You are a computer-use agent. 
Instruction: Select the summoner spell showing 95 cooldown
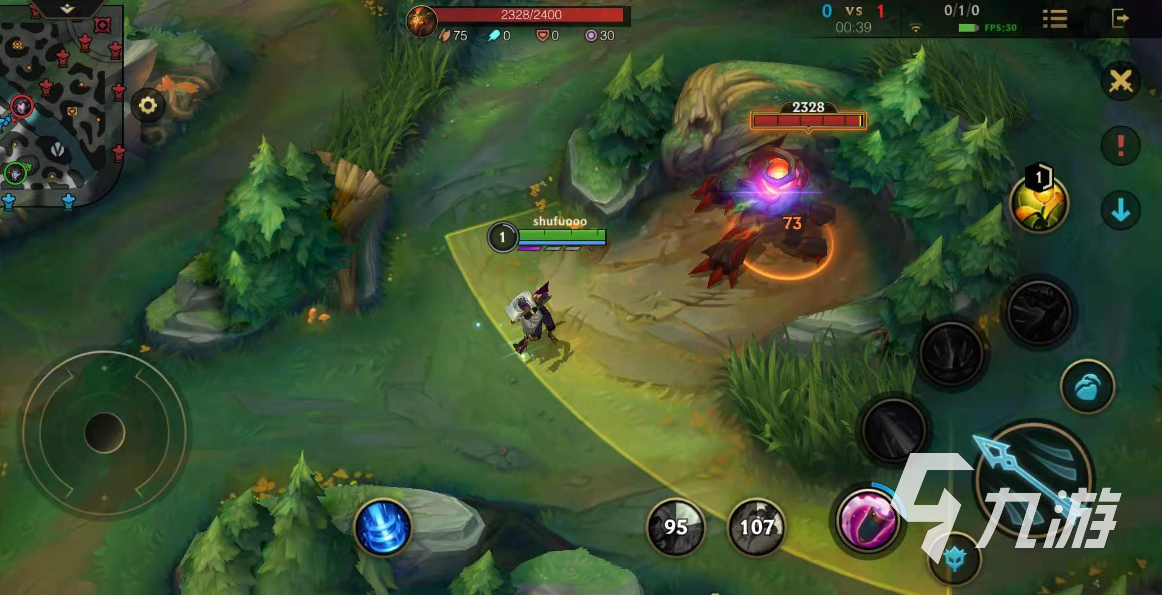point(676,527)
